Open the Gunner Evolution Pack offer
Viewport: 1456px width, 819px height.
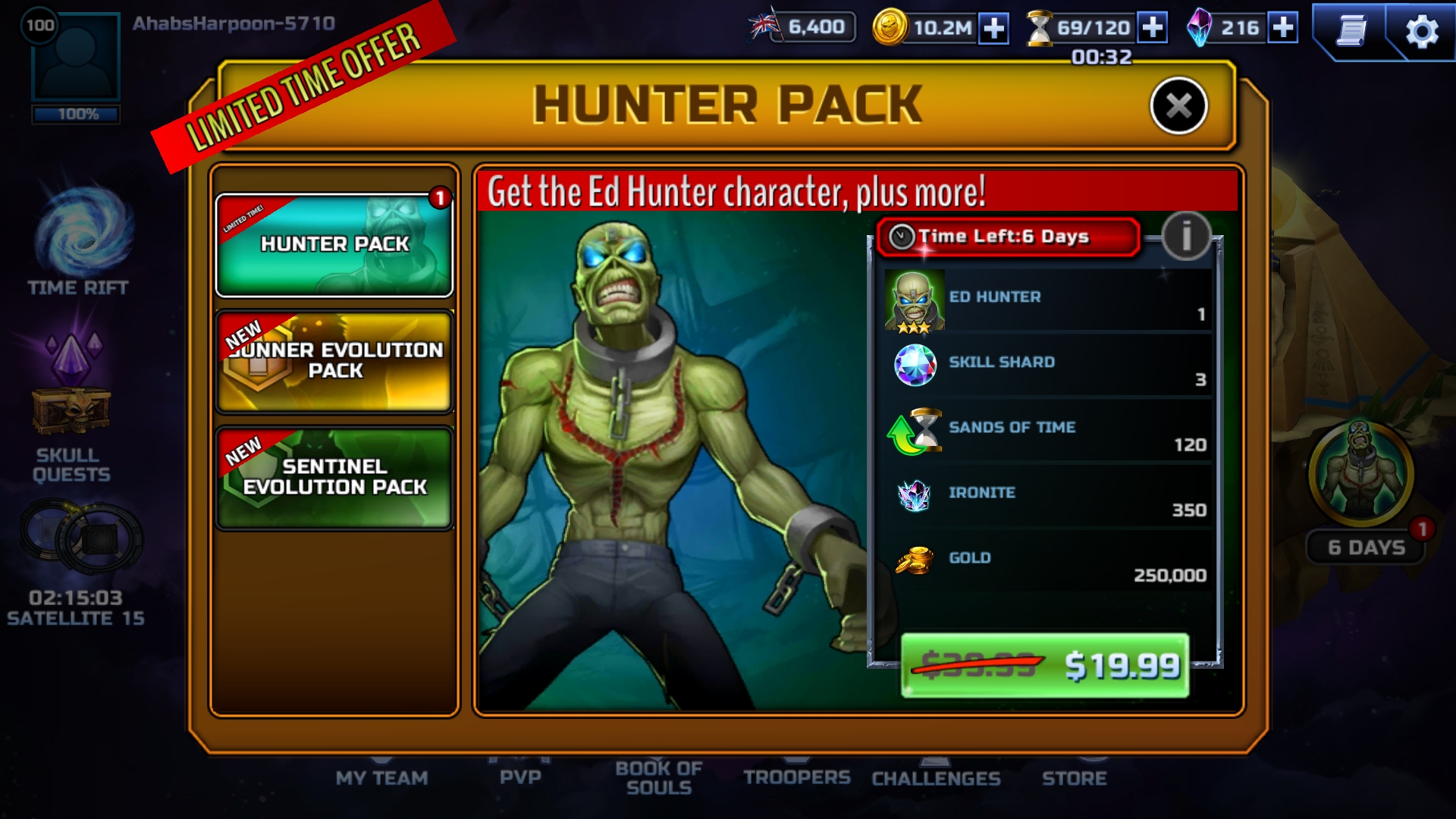click(x=334, y=362)
